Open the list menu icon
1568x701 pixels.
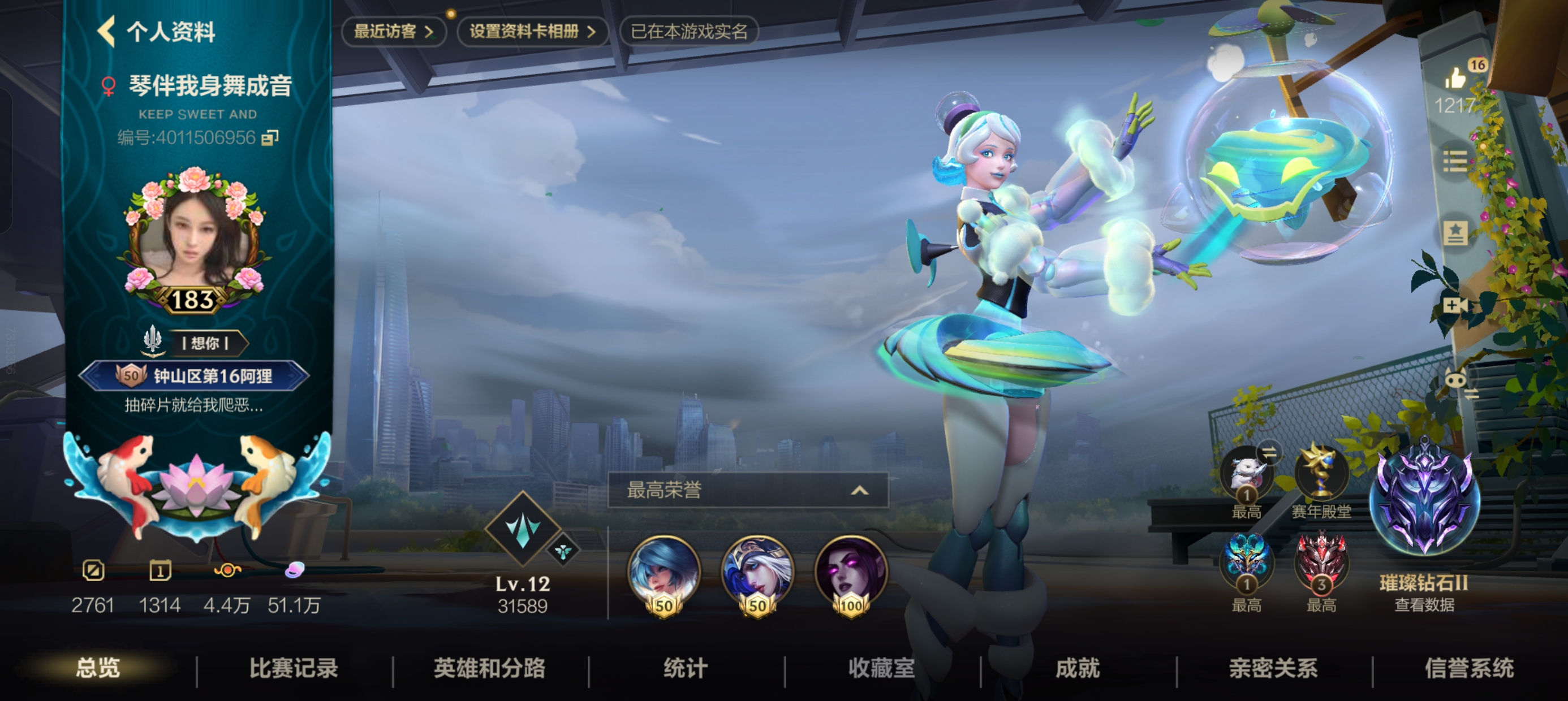click(x=1455, y=161)
